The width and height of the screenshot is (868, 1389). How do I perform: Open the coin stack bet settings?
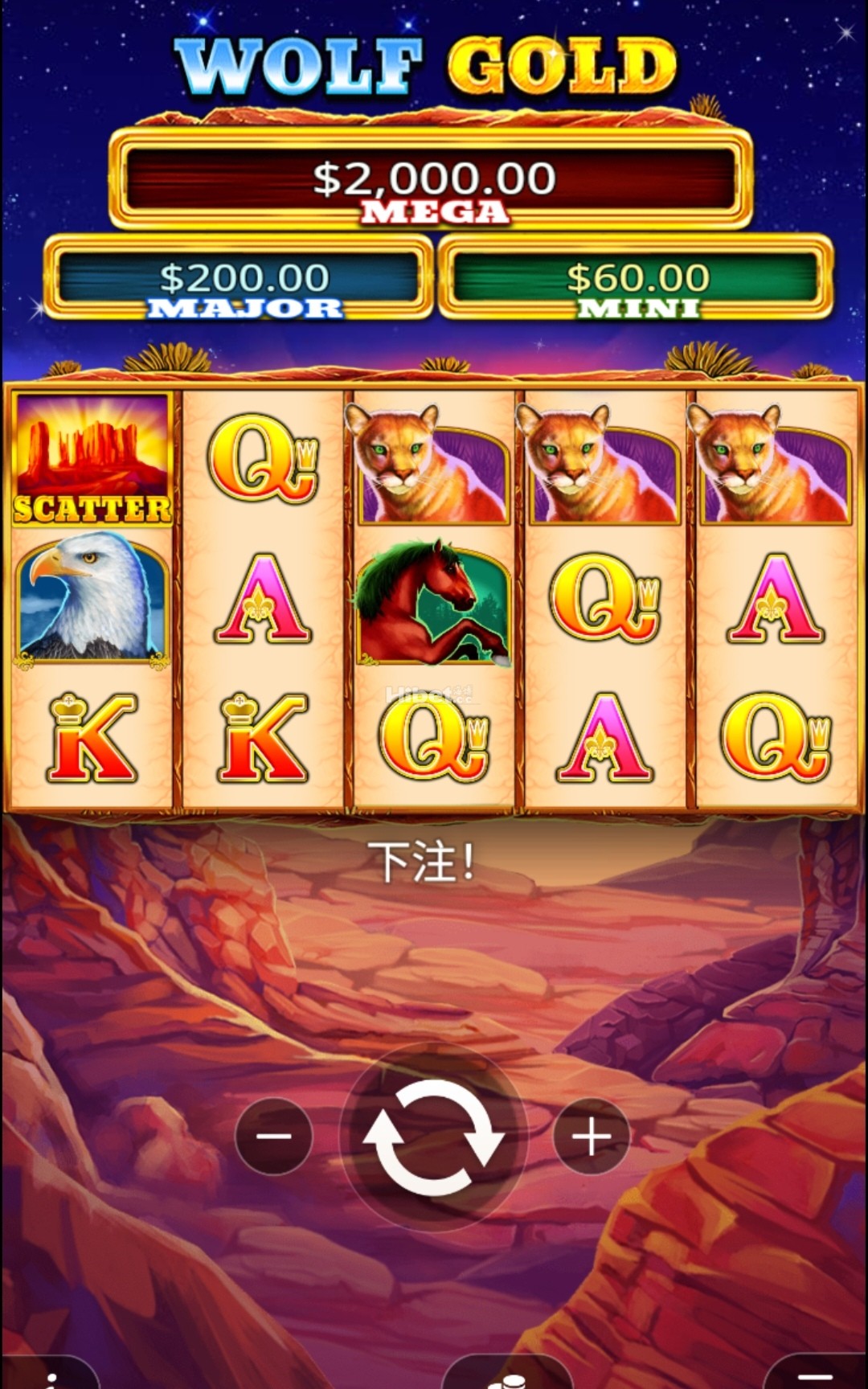coord(506,1378)
